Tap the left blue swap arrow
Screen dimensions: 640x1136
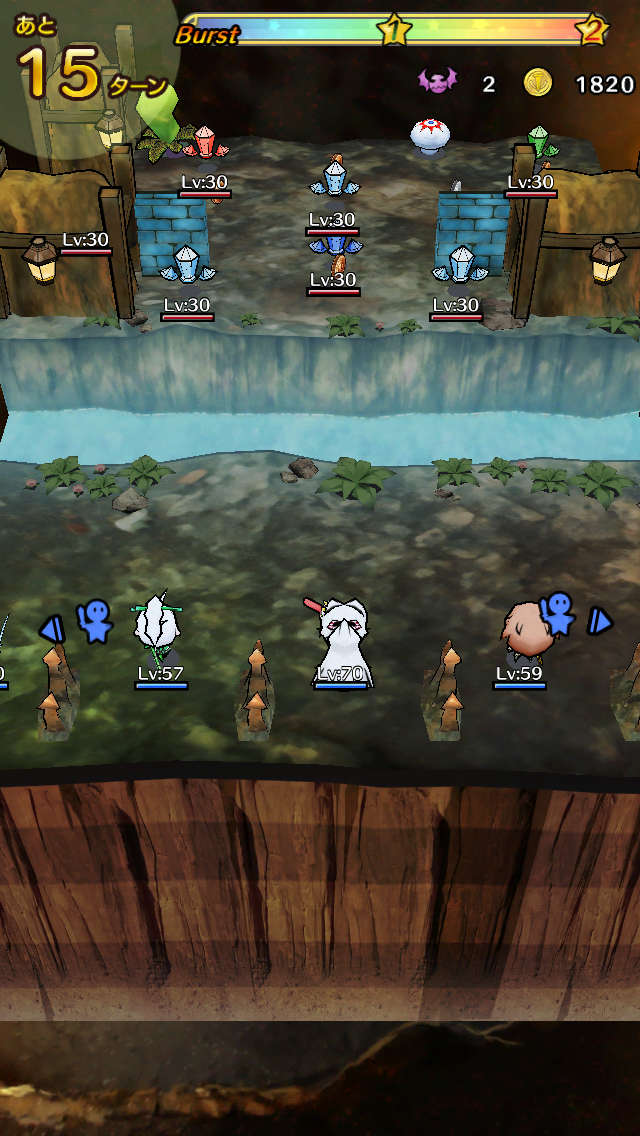(x=50, y=629)
